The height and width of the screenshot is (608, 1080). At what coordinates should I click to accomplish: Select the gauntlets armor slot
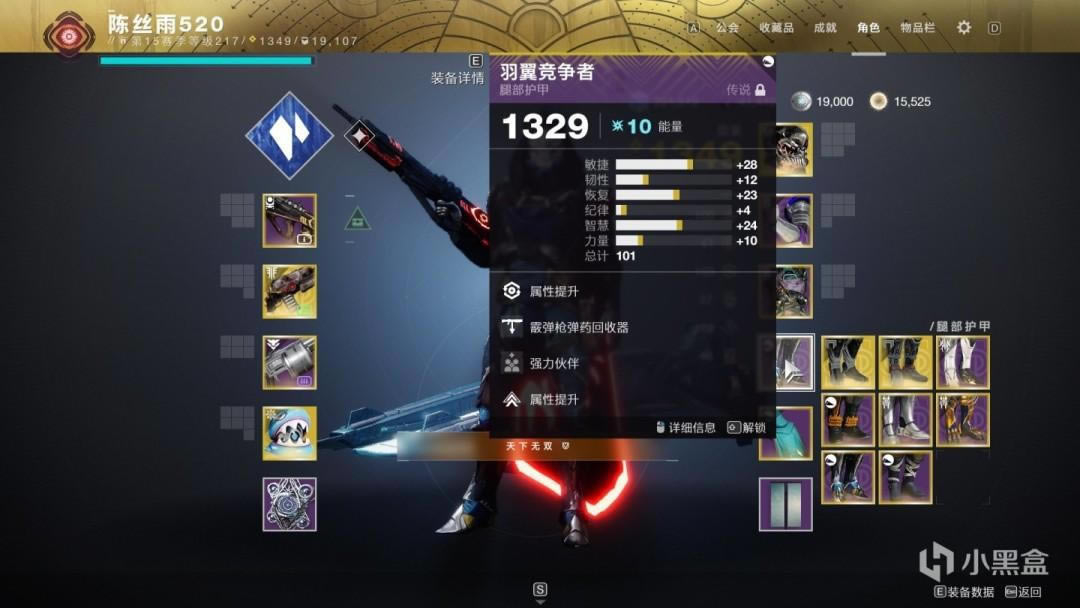pyautogui.click(x=794, y=220)
